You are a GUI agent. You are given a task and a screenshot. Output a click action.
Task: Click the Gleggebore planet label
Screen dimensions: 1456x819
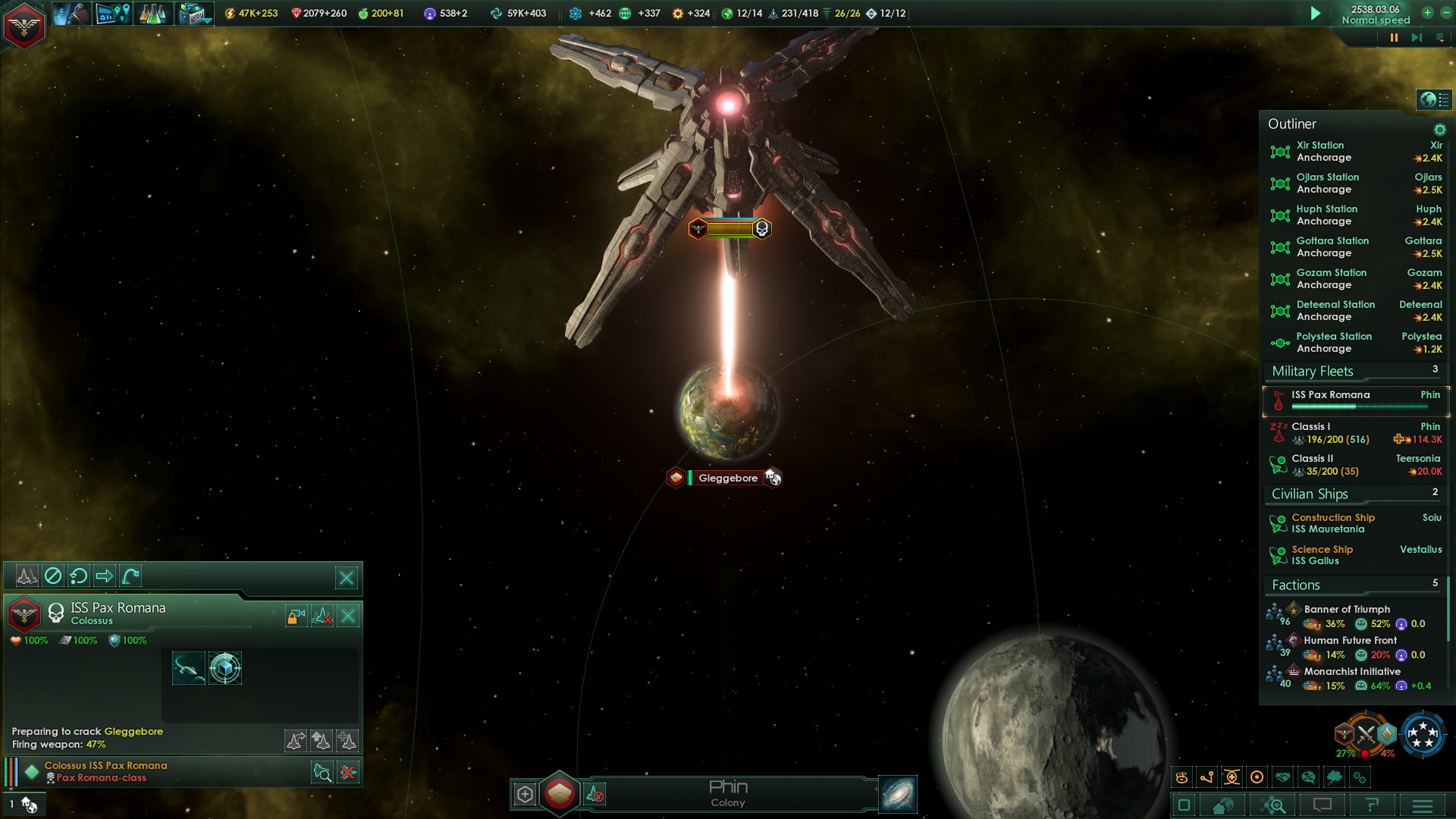[x=727, y=478]
